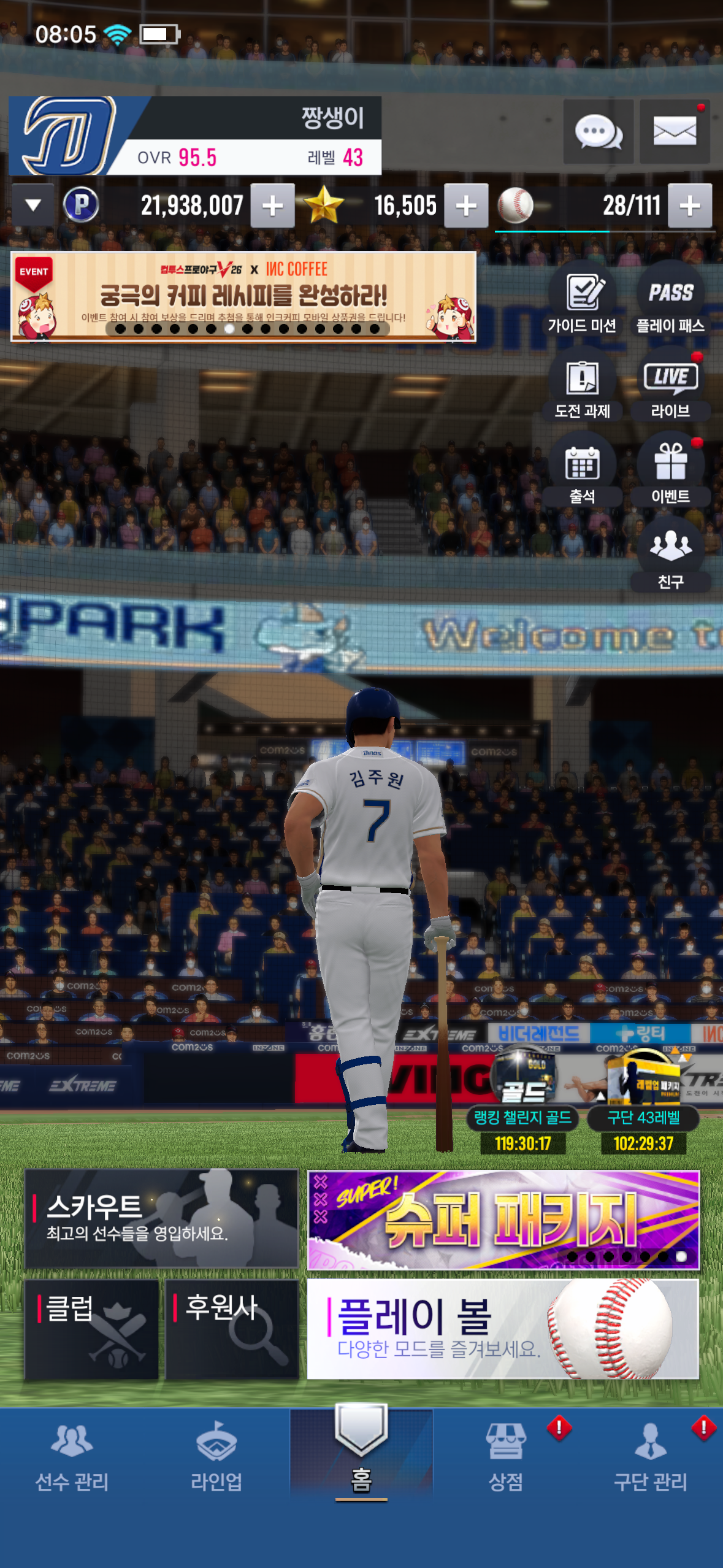Open the mailbox envelope icon
The height and width of the screenshot is (1568, 723).
[674, 131]
